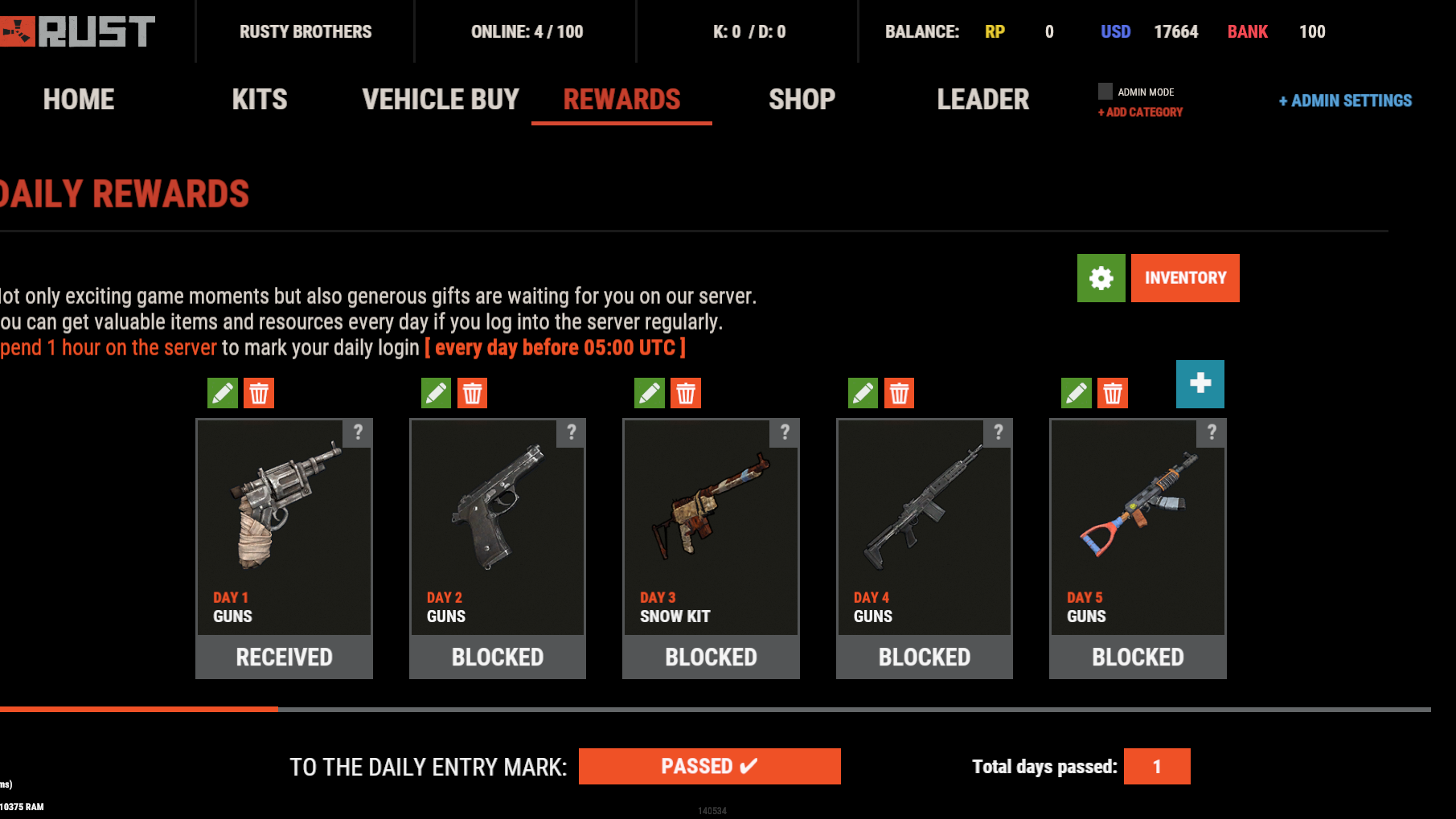
Task: Click the BLOCKED button under Day 5
Action: [x=1138, y=657]
